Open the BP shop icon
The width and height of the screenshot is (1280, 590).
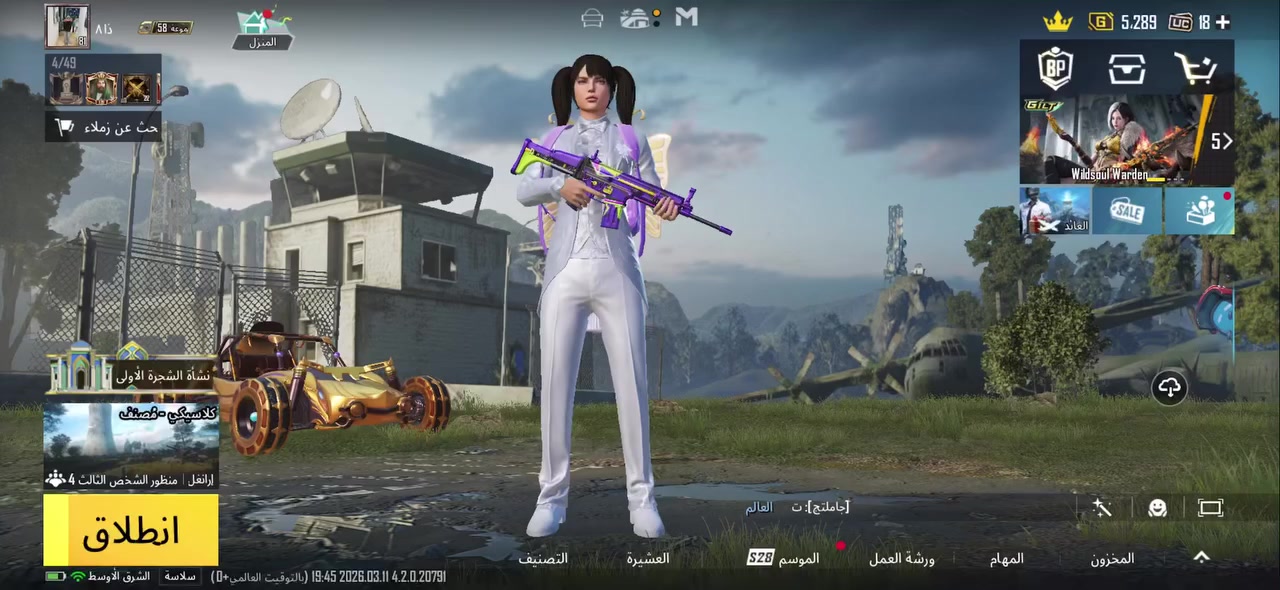click(1055, 69)
